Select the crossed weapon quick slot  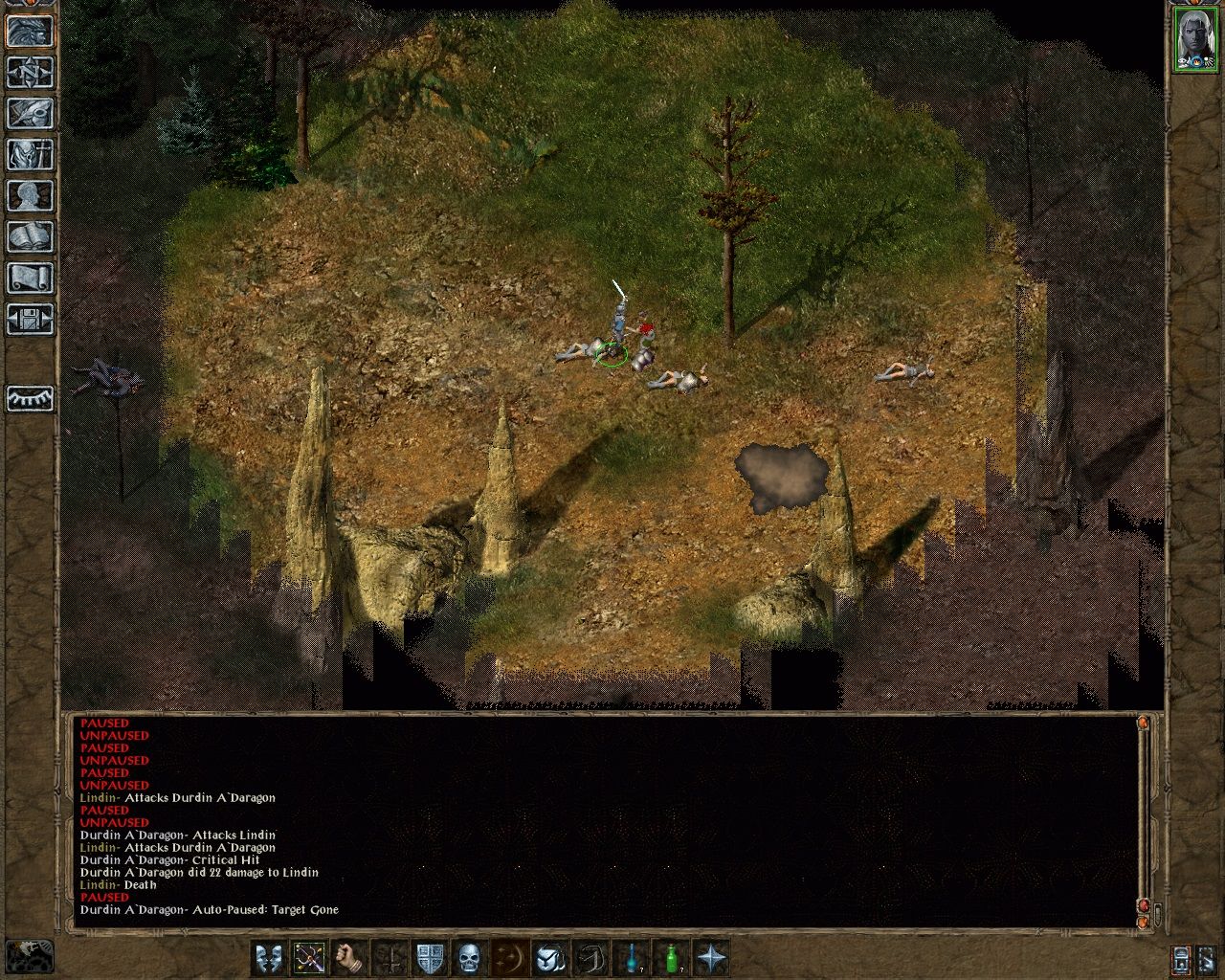pyautogui.click(x=309, y=958)
